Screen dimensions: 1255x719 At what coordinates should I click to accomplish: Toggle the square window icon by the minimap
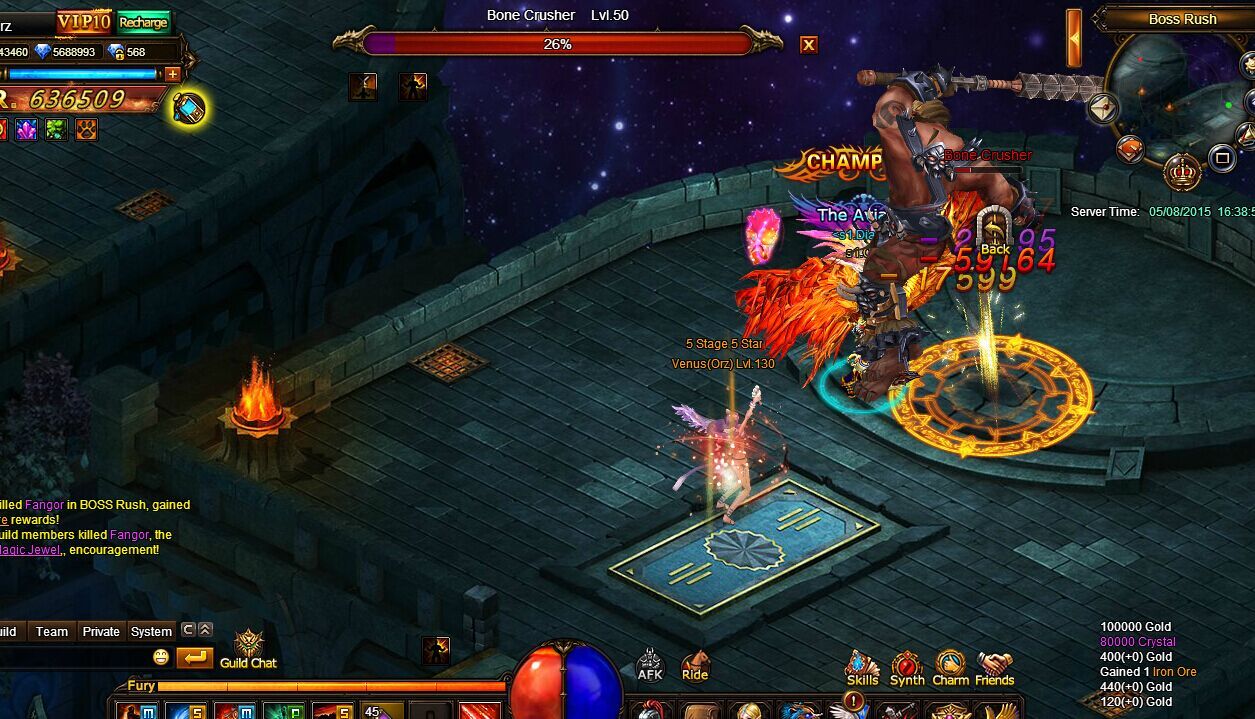coord(1222,158)
